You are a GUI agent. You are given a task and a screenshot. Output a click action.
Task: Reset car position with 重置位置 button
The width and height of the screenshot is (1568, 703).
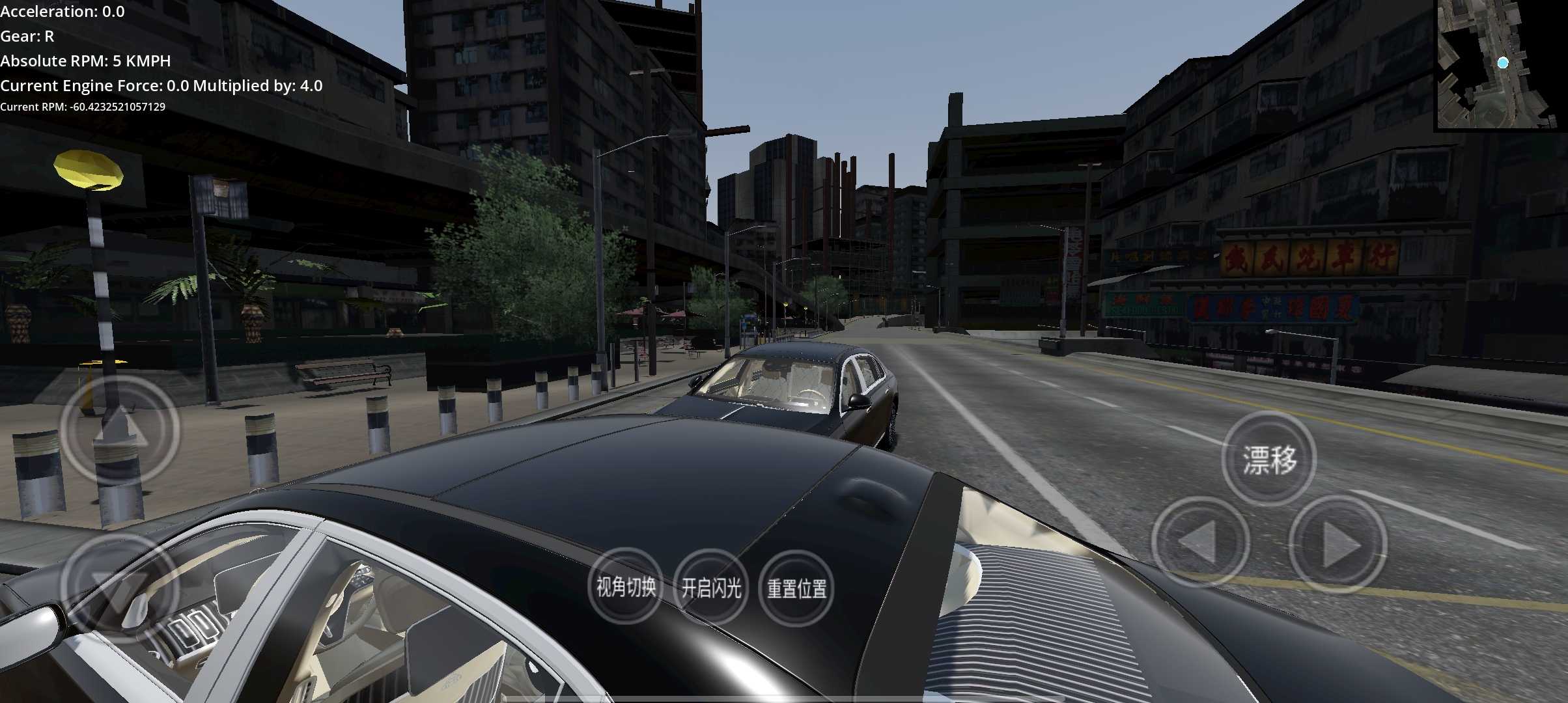coord(796,588)
